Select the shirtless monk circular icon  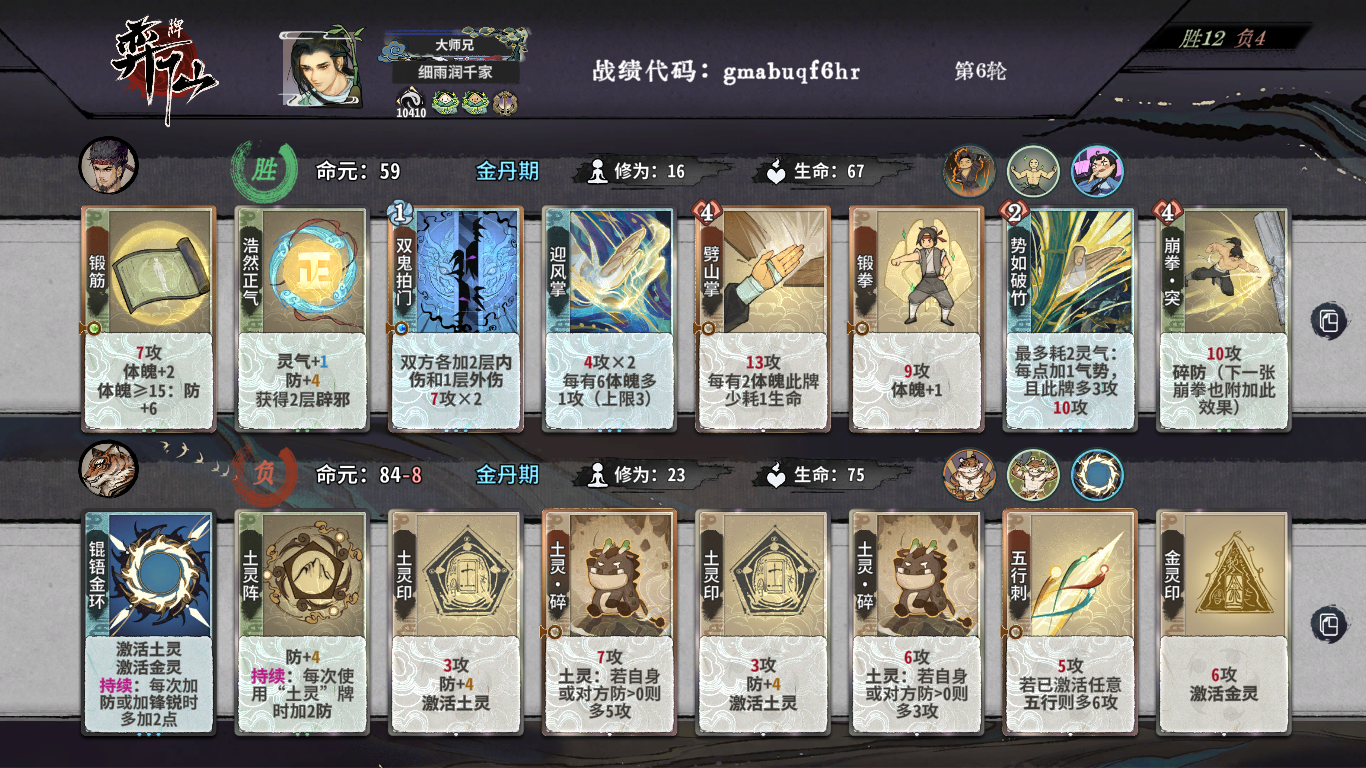pyautogui.click(x=1032, y=172)
